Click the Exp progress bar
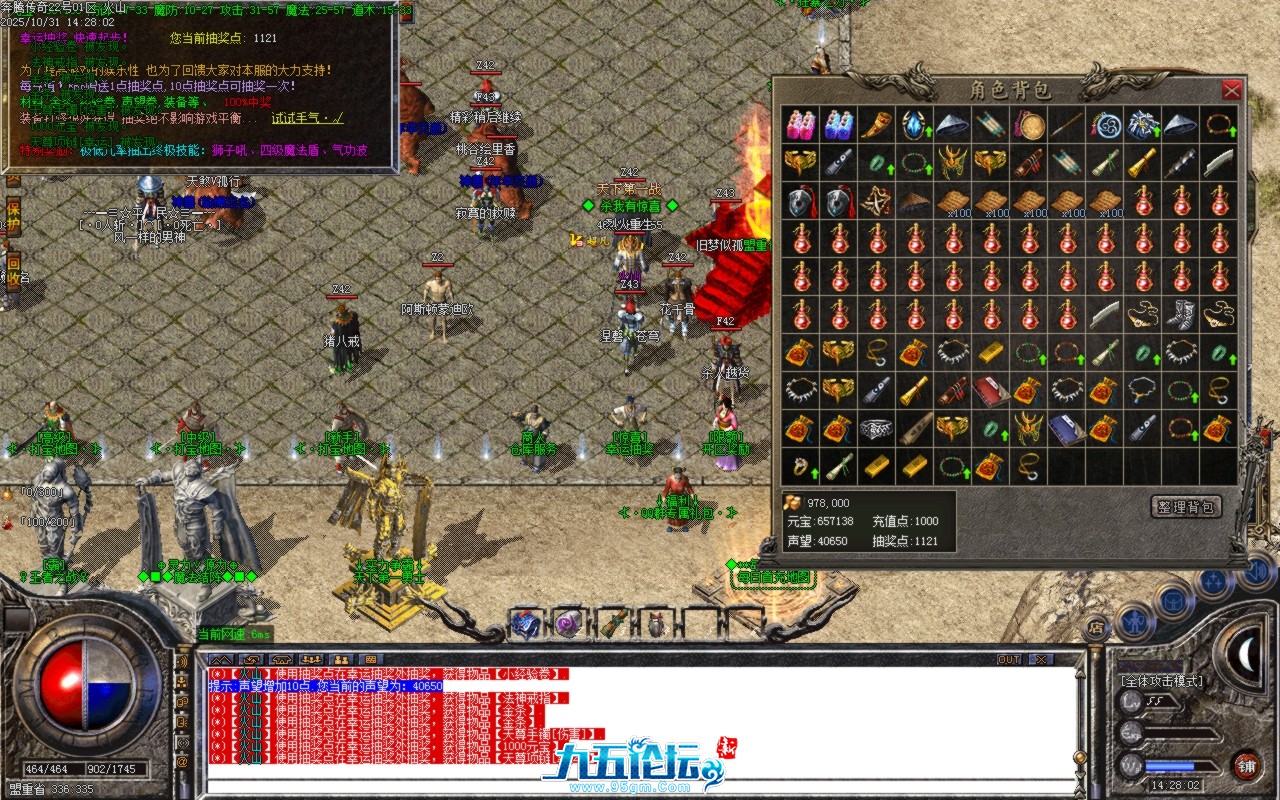Viewport: 1280px width, 800px height. pyautogui.click(x=1180, y=732)
